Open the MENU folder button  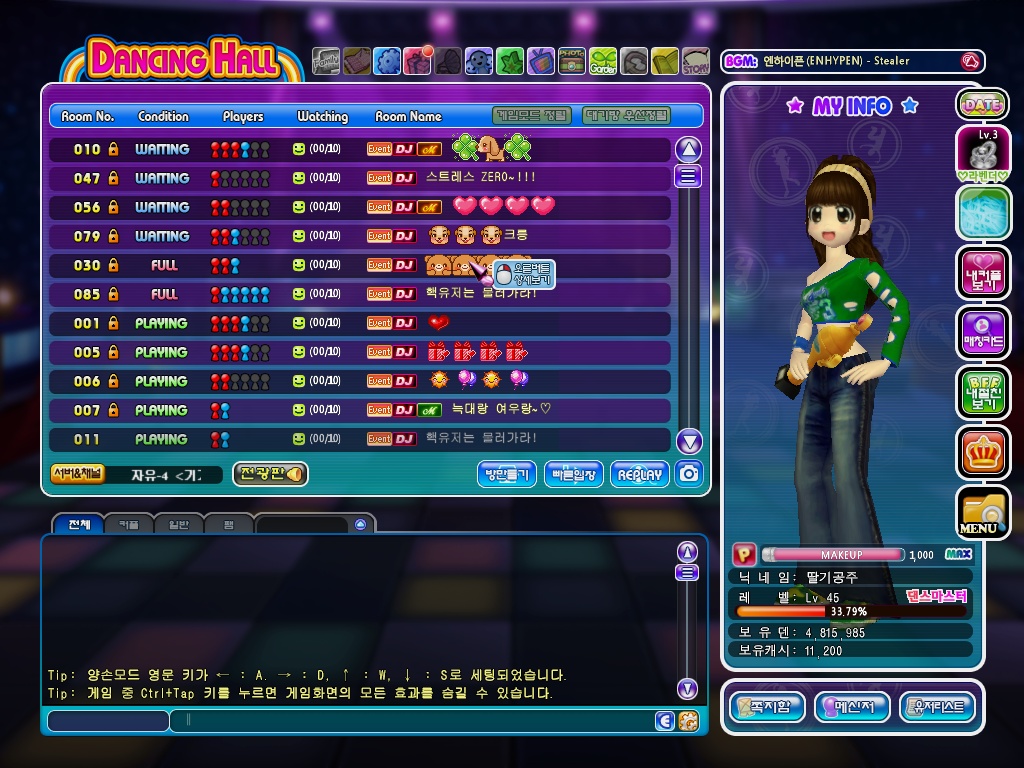981,512
